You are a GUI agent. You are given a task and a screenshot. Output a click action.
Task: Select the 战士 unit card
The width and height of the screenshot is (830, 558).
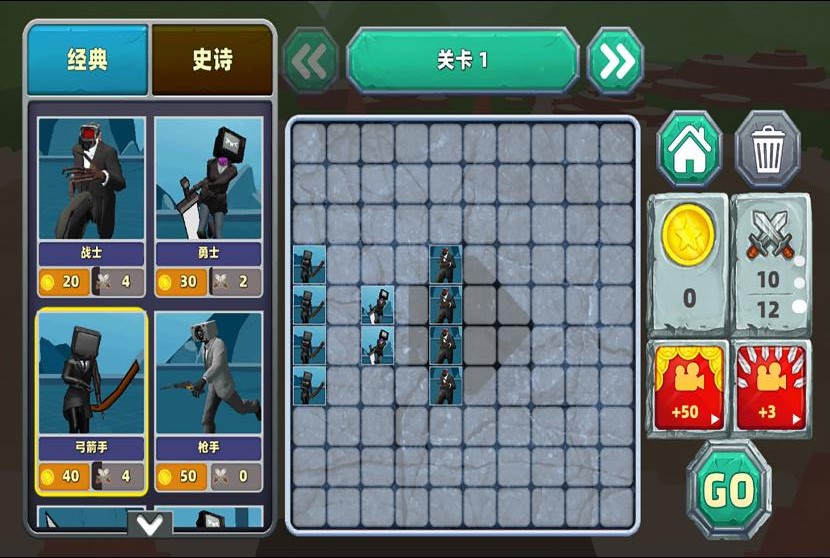91,205
